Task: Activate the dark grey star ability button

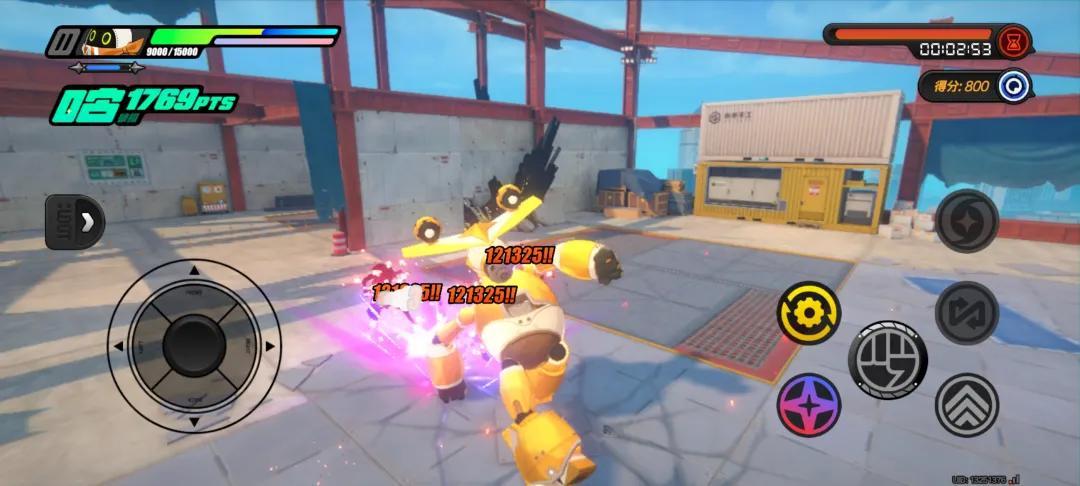Action: point(967,221)
